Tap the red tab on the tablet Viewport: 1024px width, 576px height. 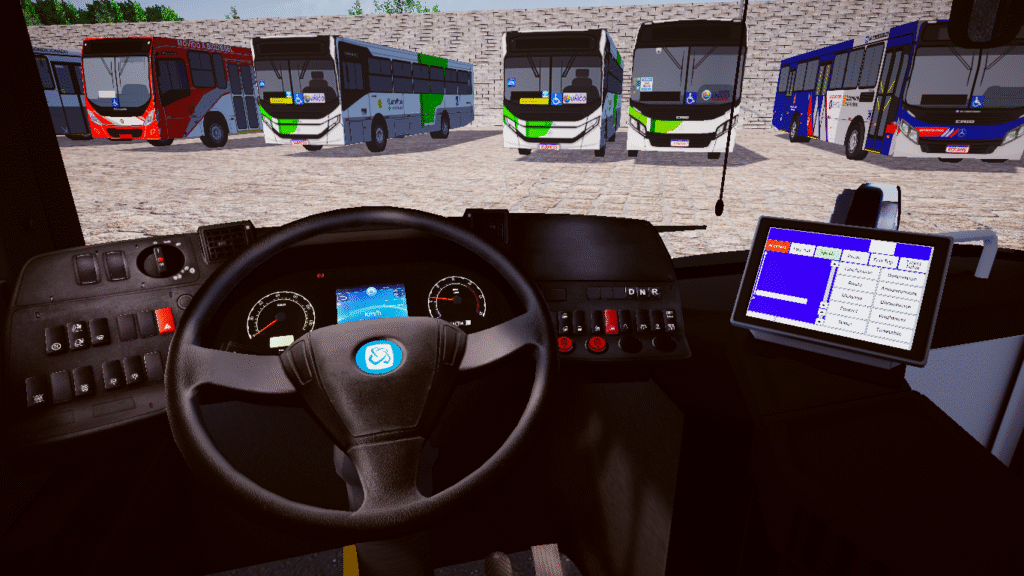777,246
